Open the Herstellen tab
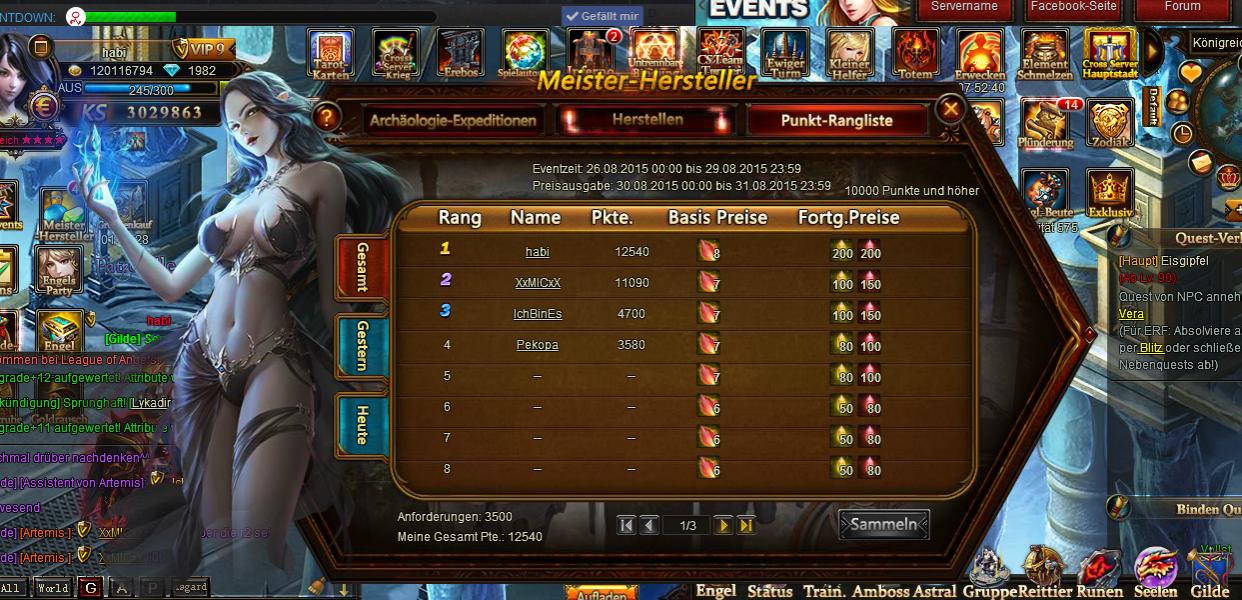This screenshot has height=600, width=1242. tap(647, 120)
